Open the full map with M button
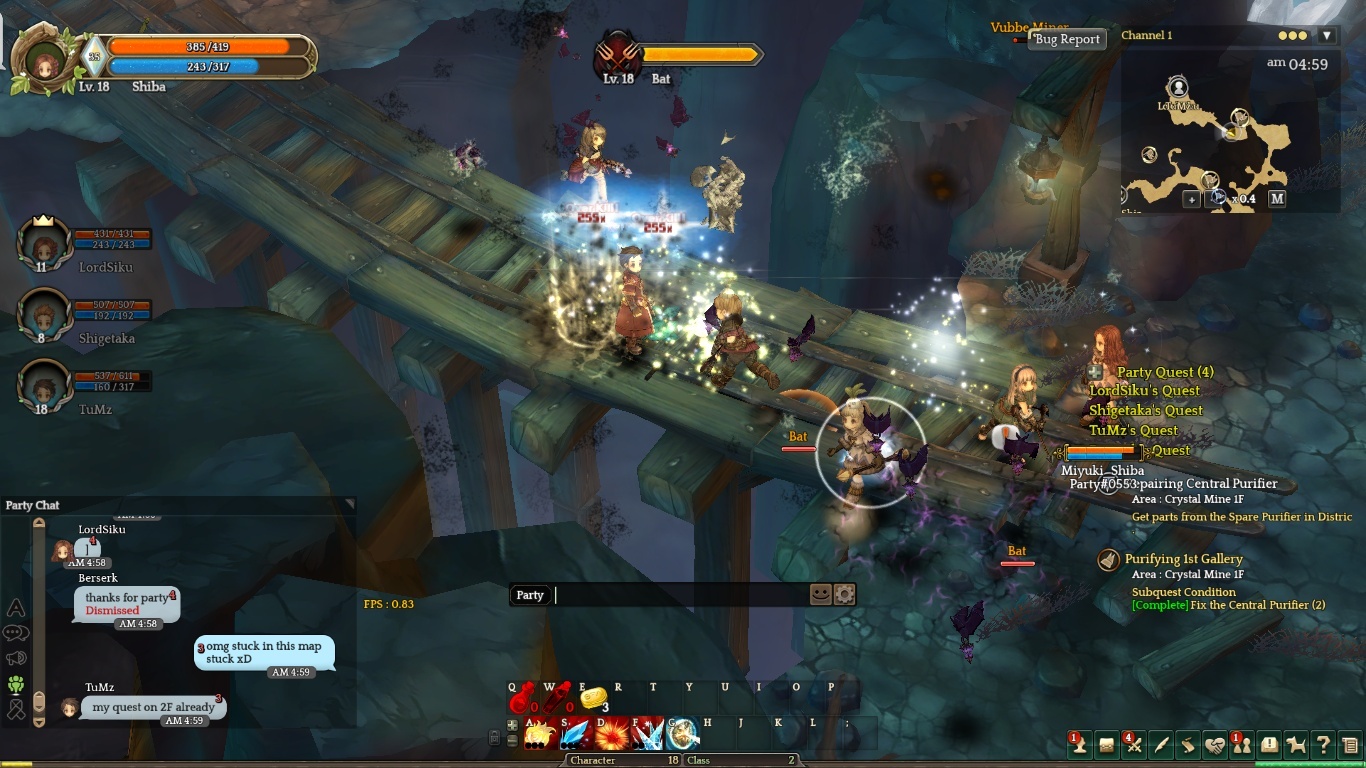 pos(1277,199)
